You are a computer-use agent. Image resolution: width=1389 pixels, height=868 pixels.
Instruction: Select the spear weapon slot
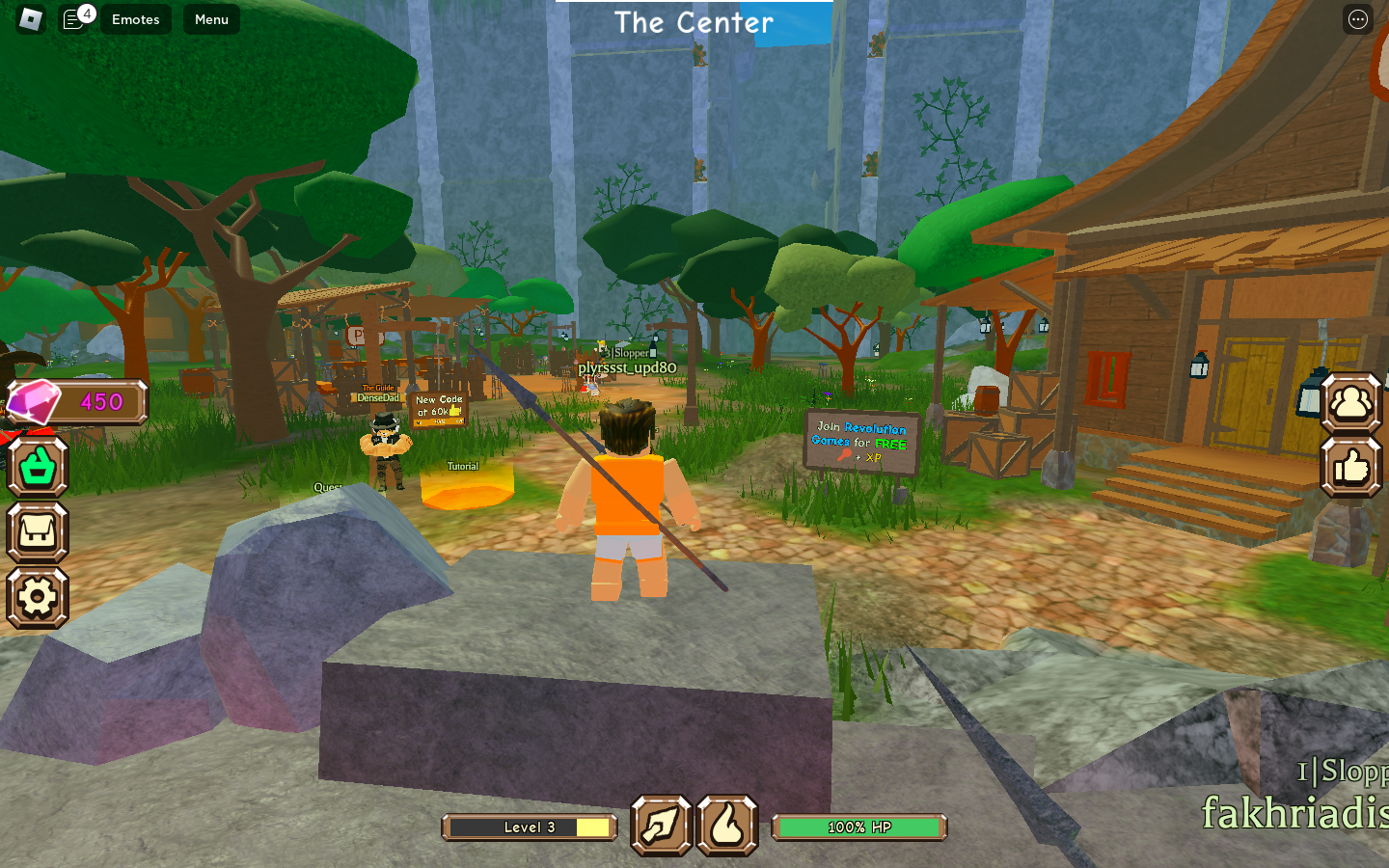click(662, 826)
